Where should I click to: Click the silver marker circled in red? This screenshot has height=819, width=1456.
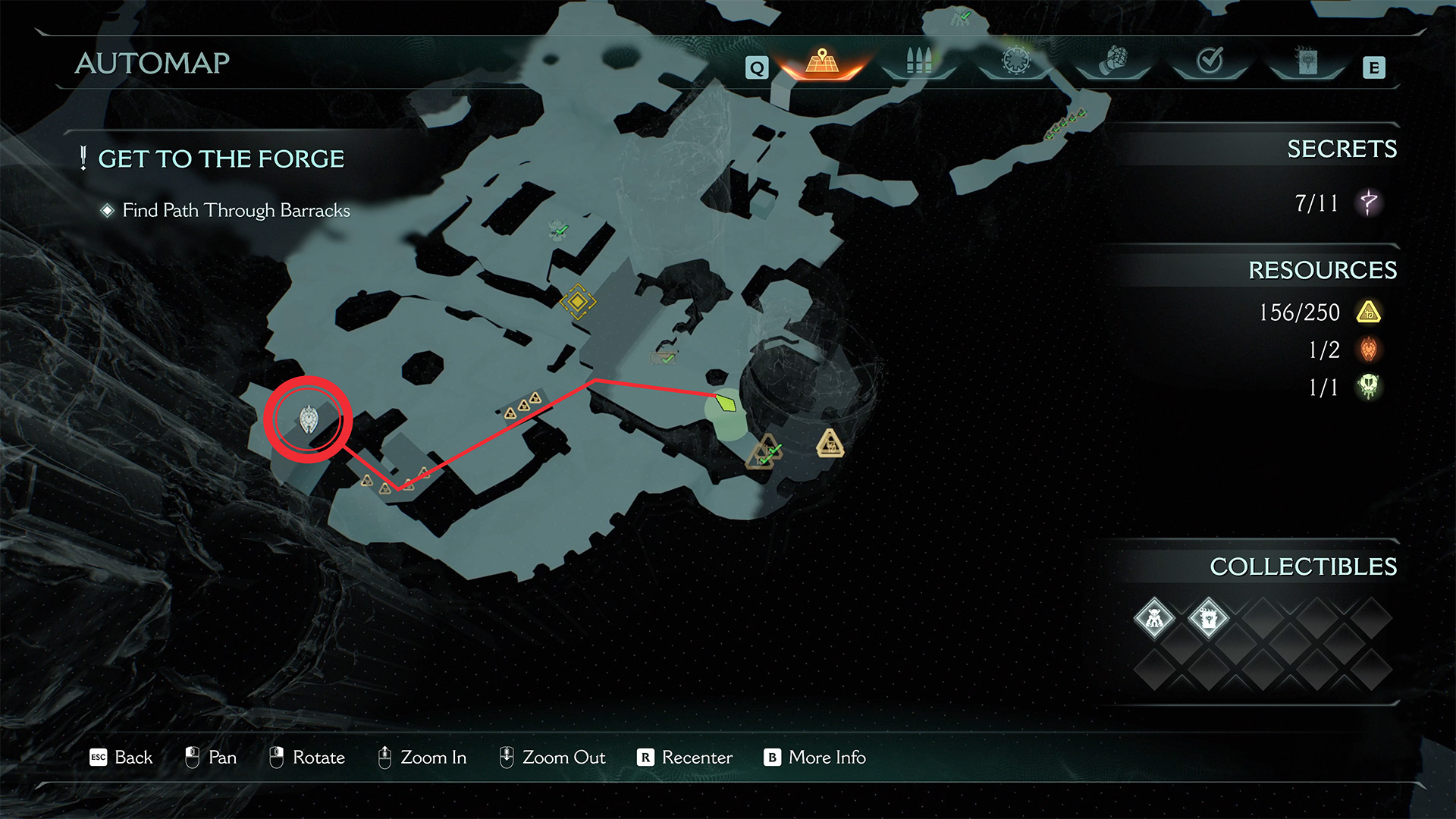[309, 419]
